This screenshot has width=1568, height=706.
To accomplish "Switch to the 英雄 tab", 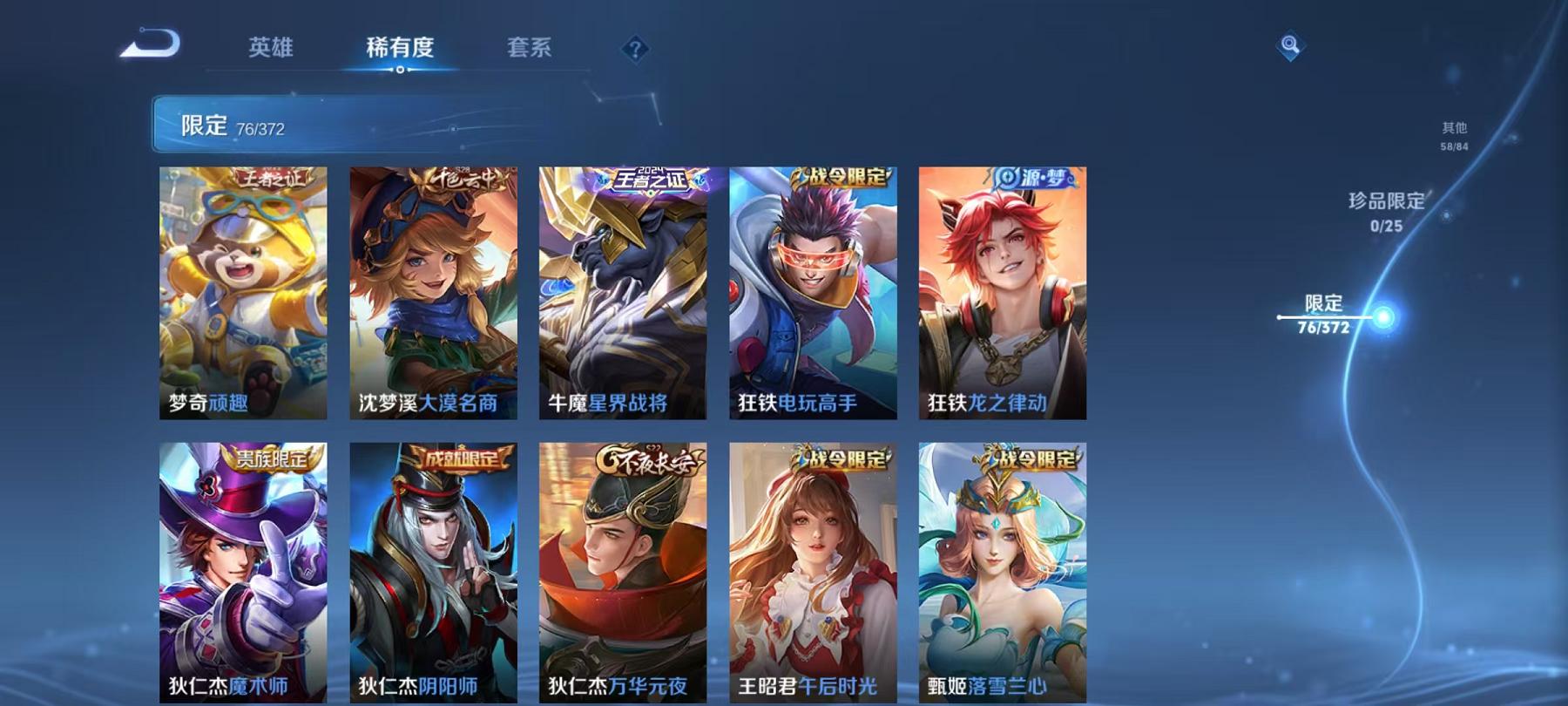I will click(270, 50).
